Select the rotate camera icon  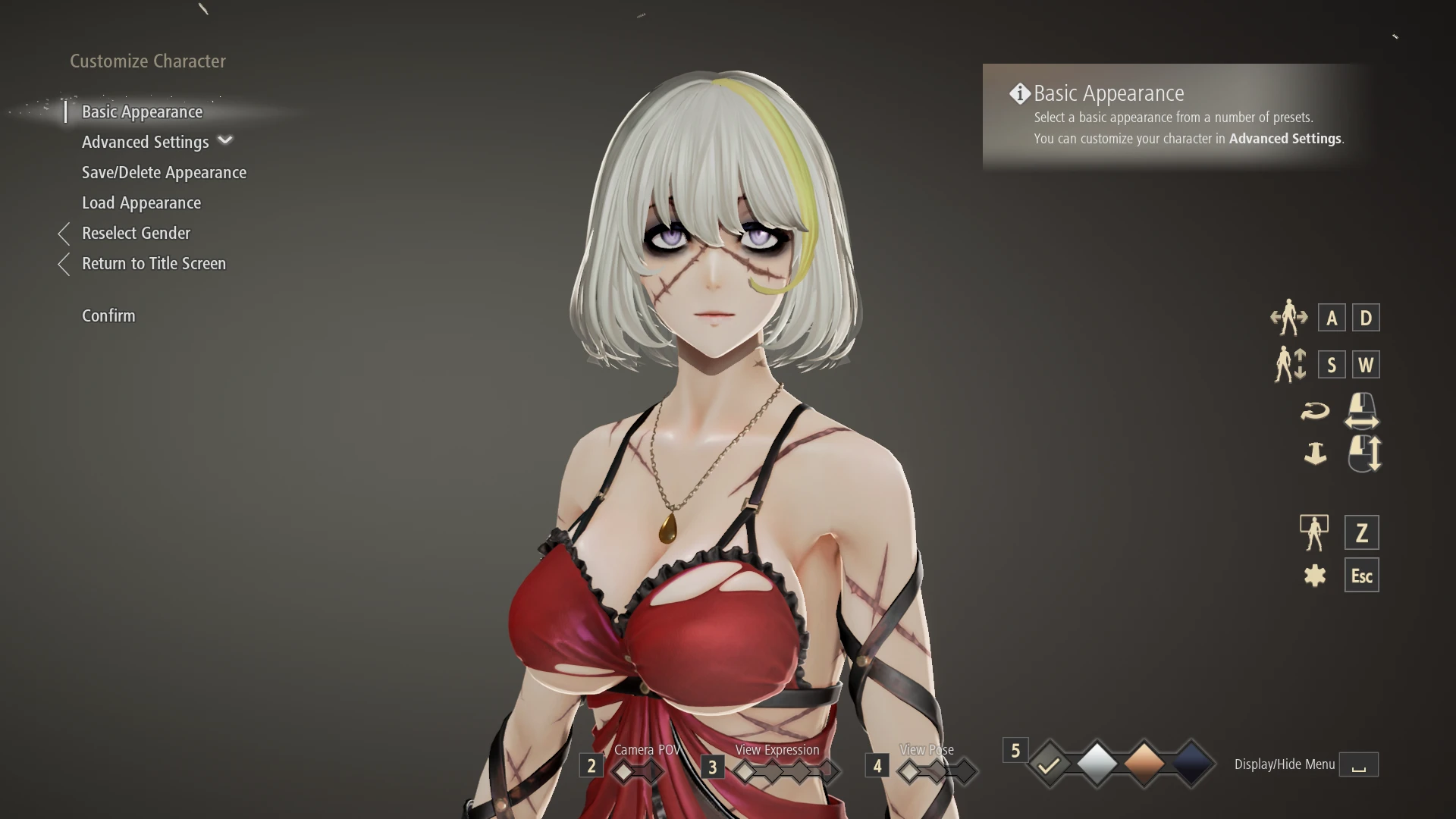coord(1316,410)
